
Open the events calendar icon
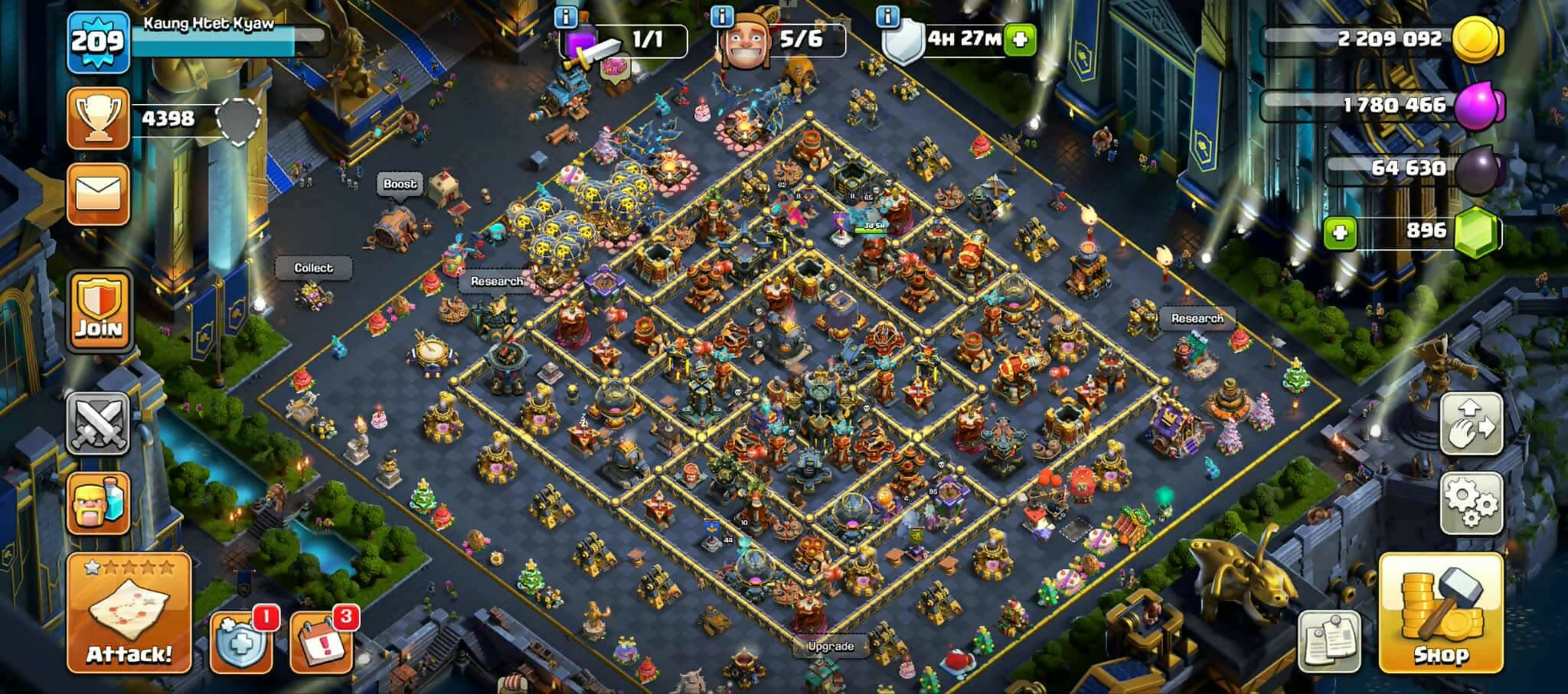[x=322, y=641]
